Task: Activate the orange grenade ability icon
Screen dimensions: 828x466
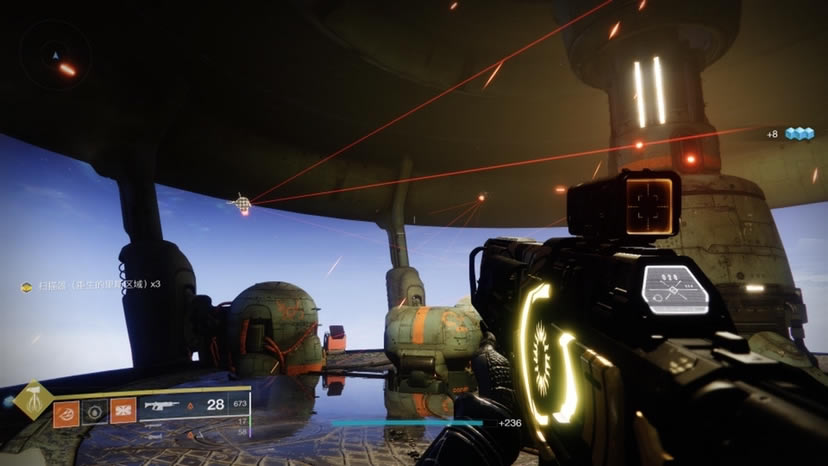Action: point(67,411)
